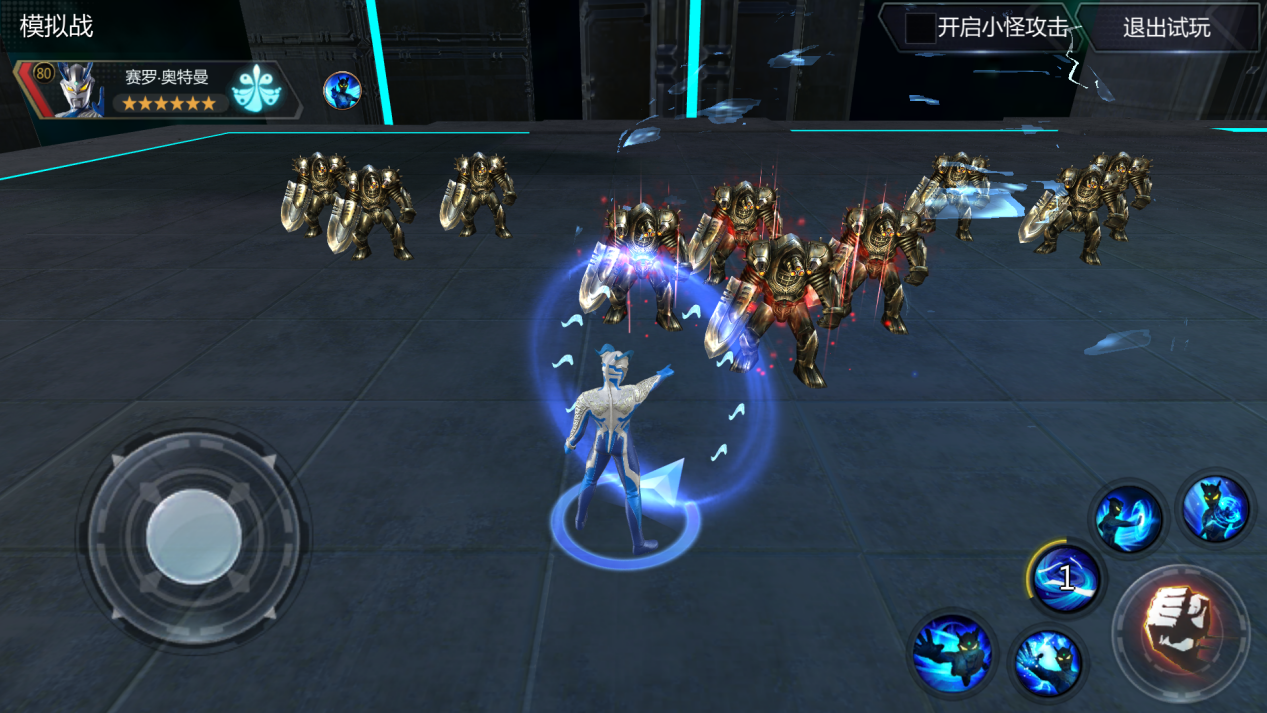
Task: Tap the glowing cyan emblem icon
Action: coord(256,90)
